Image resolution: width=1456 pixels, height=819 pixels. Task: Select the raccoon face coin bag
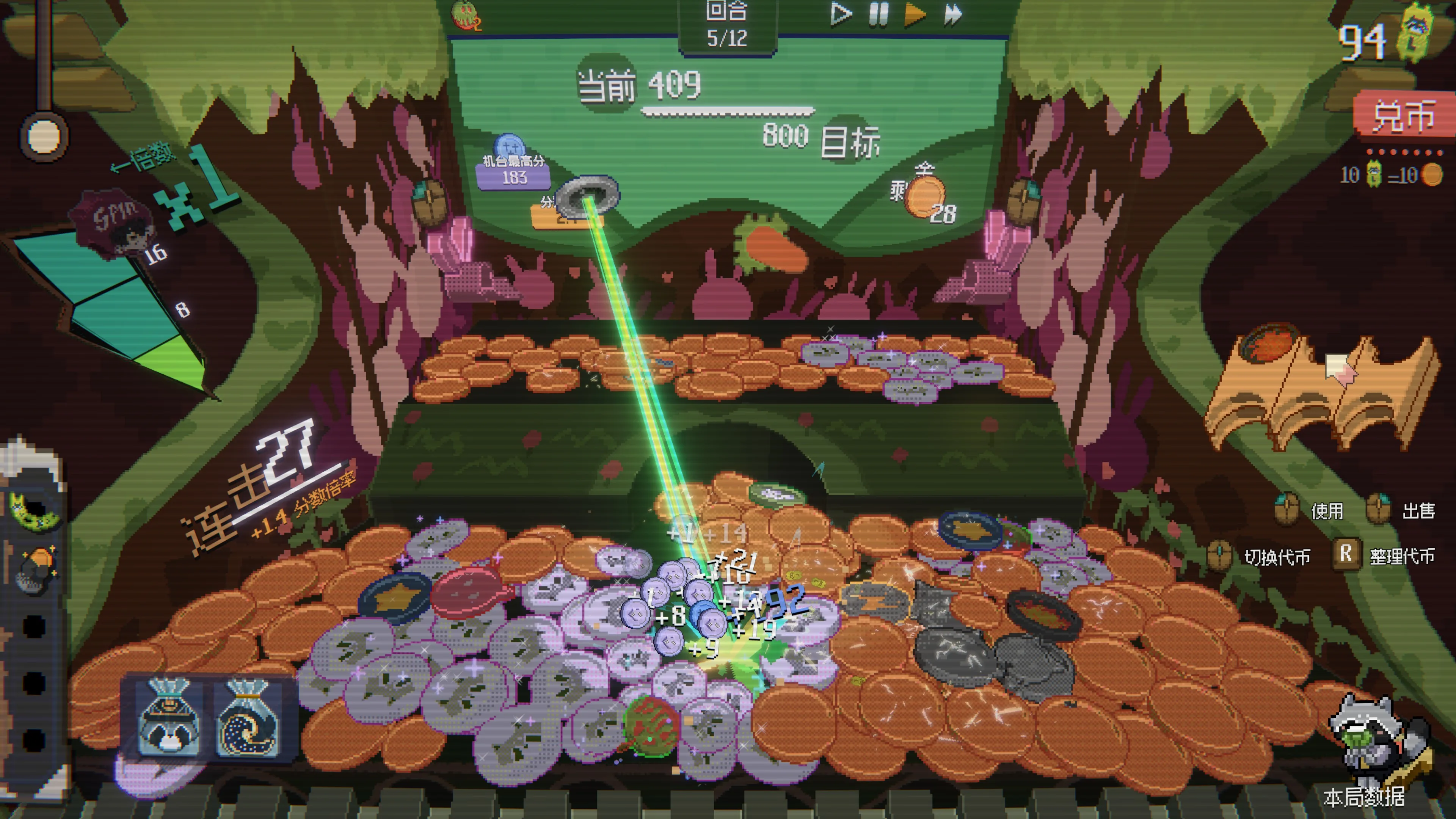click(168, 718)
